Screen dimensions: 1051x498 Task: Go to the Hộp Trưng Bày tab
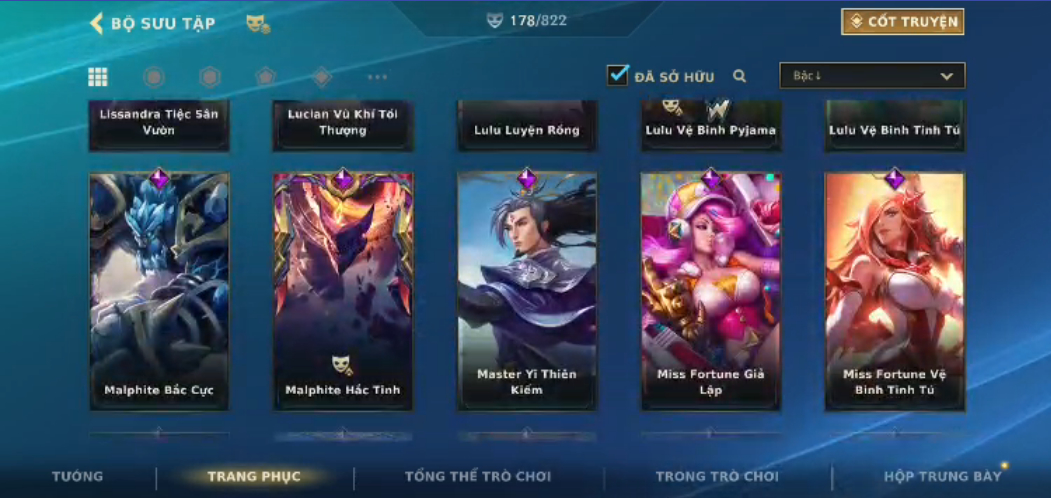point(942,477)
